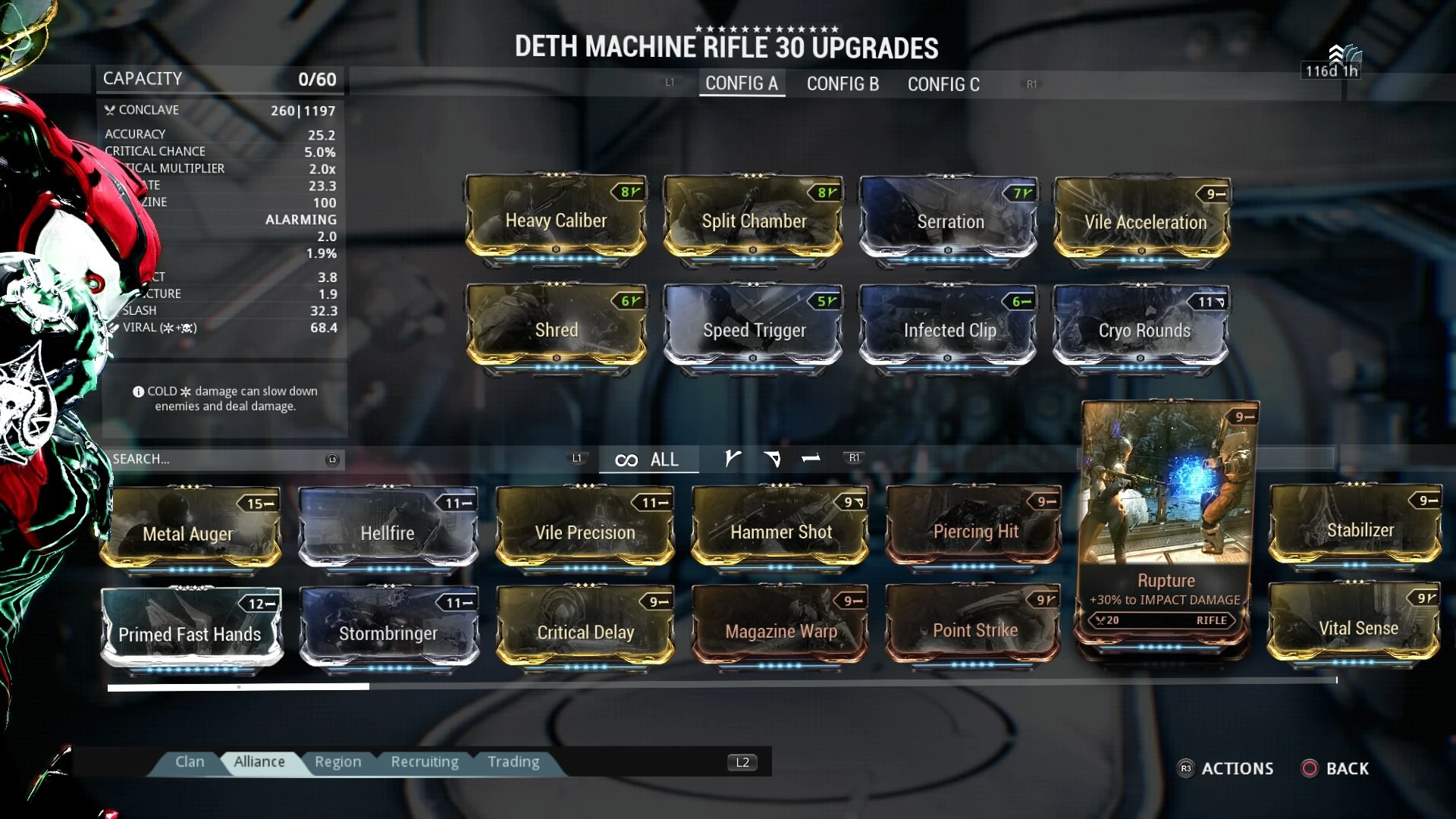Select the equipped Heavy Caliber mod
1456x819 pixels.
pos(556,221)
